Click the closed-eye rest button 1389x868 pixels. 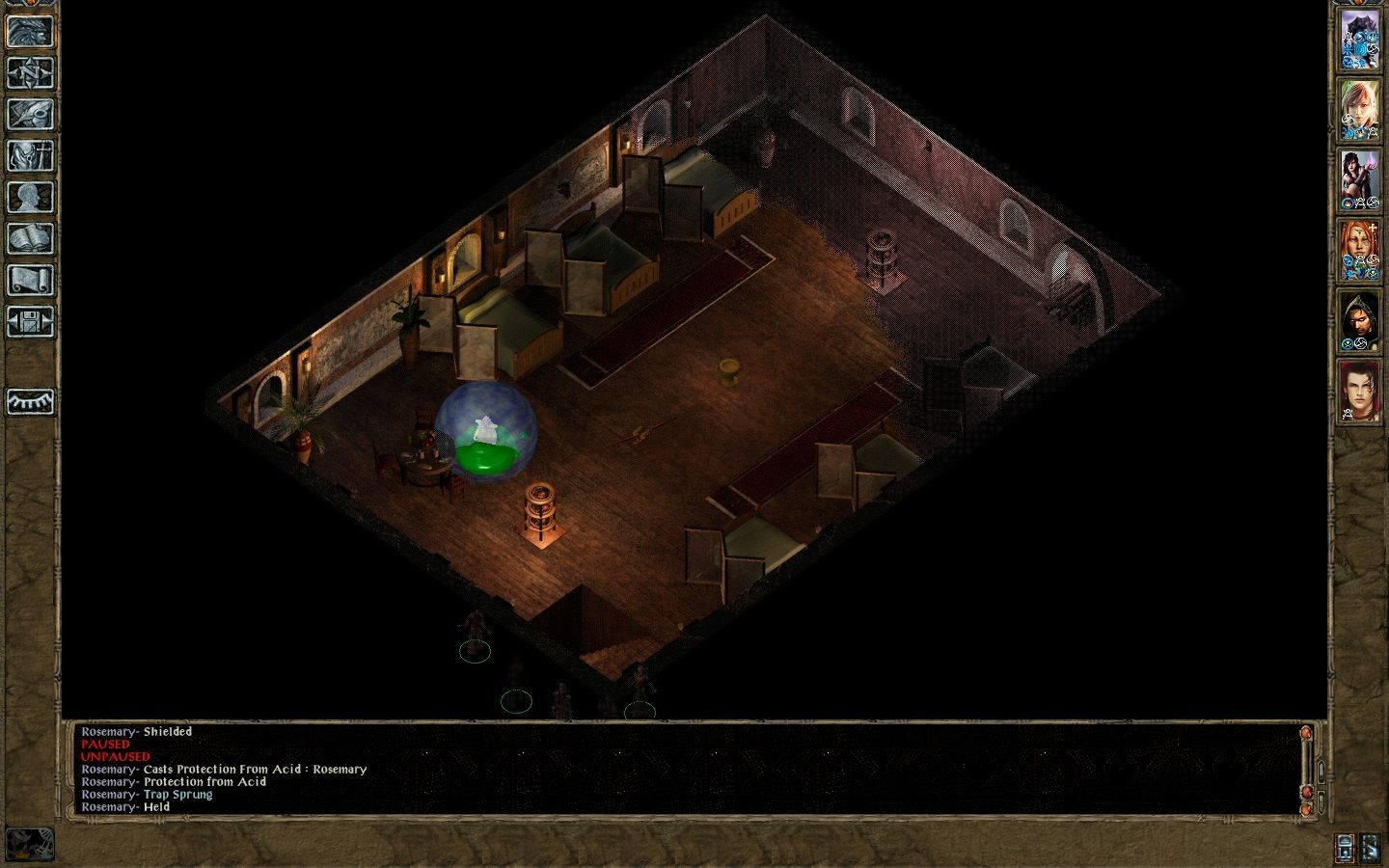(x=30, y=400)
